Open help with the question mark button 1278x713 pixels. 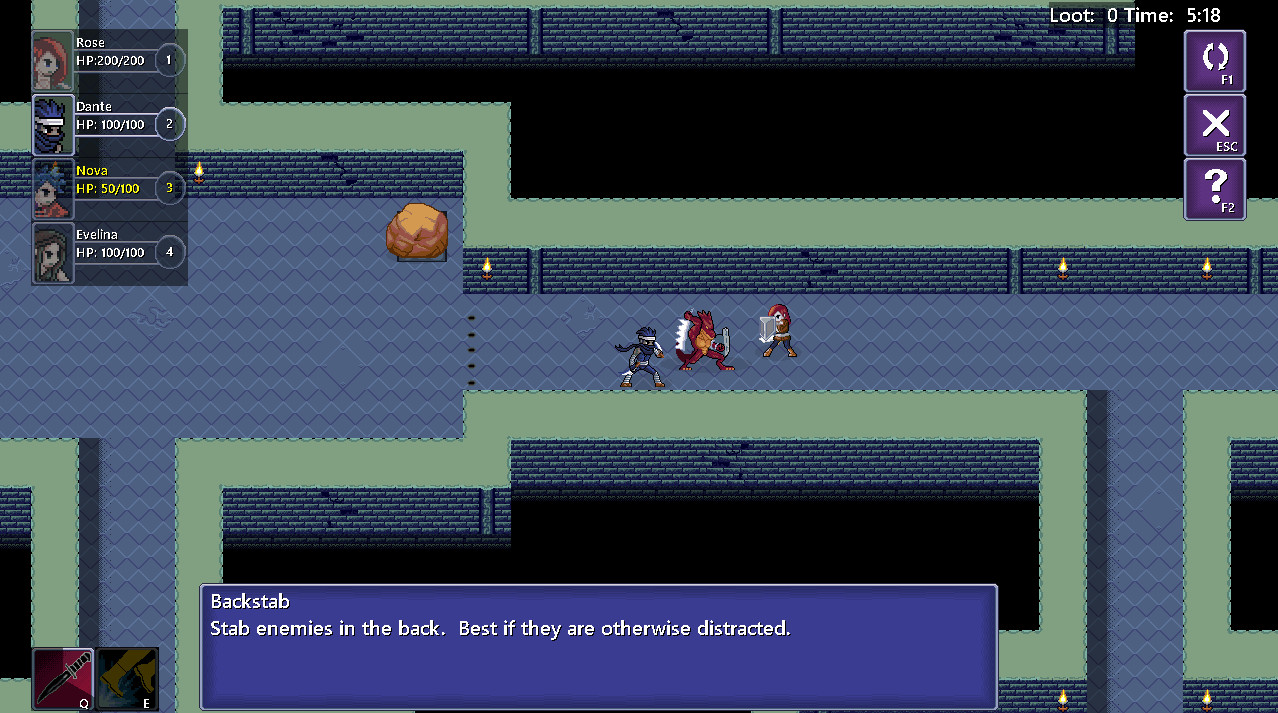(1214, 189)
